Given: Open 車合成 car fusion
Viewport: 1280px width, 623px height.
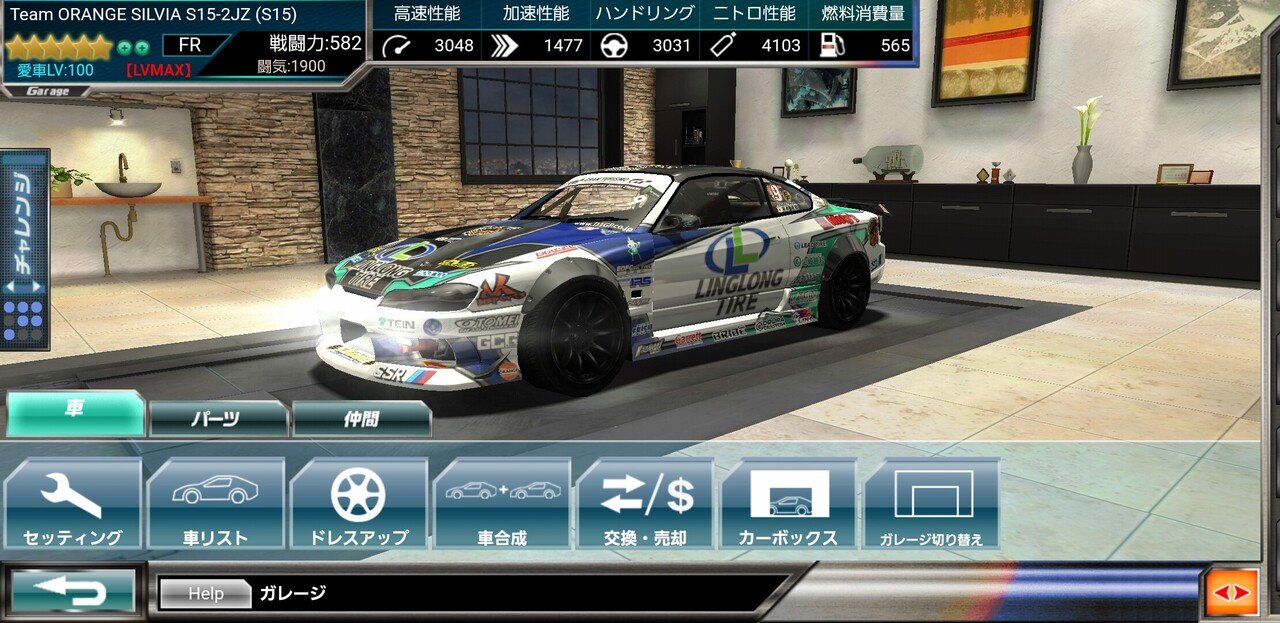Looking at the screenshot, I should pos(502,504).
